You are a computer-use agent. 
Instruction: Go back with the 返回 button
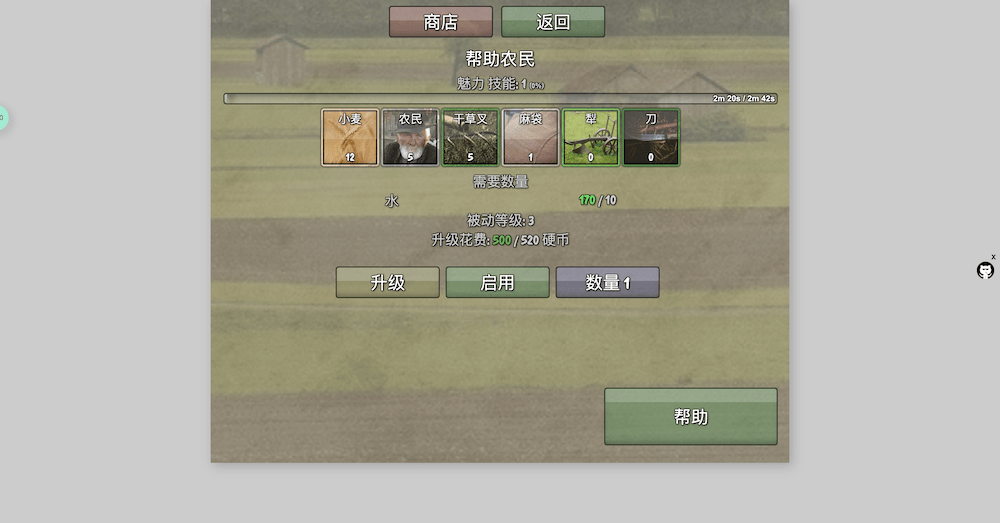click(552, 22)
